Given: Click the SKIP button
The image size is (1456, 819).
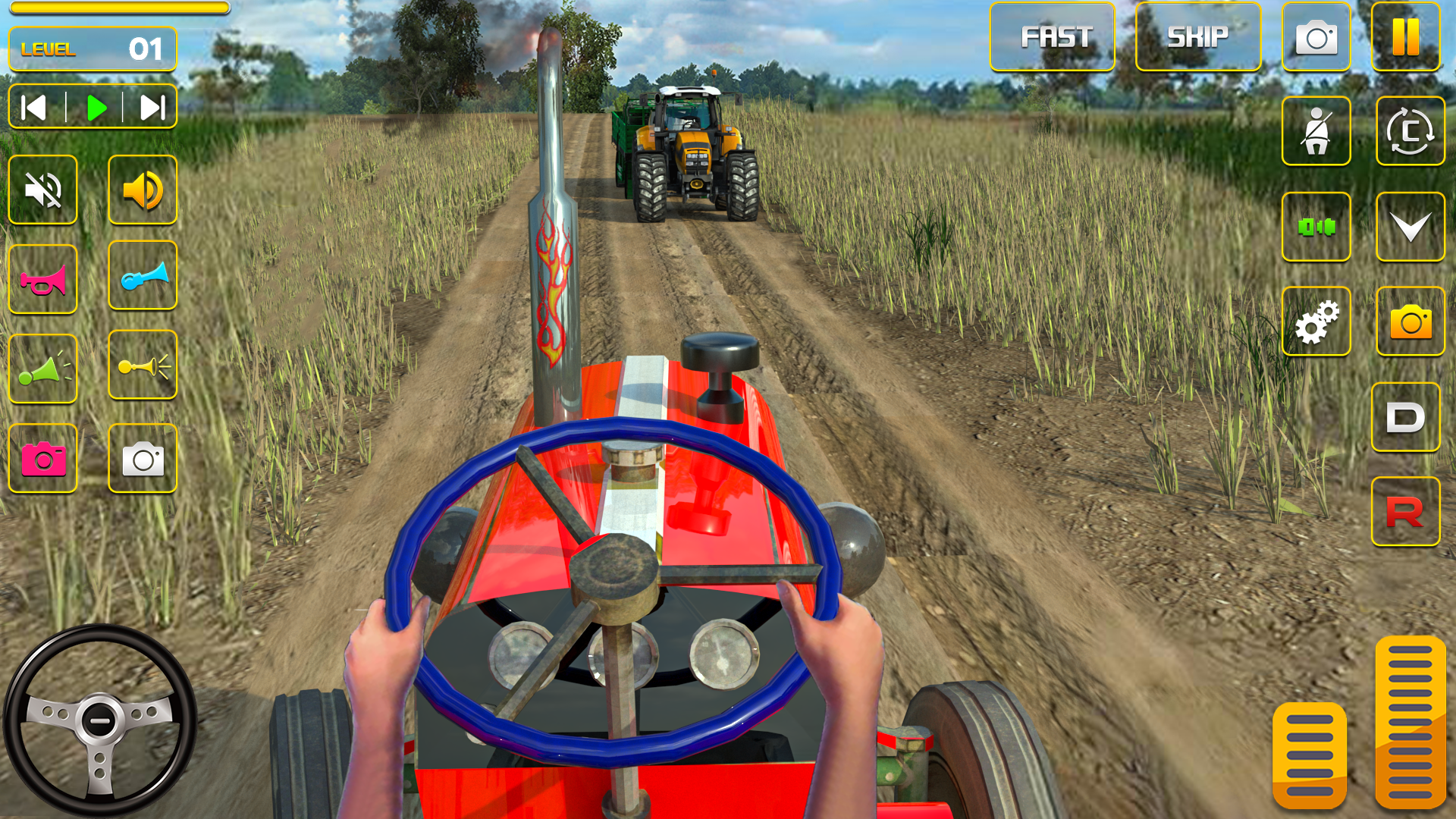Looking at the screenshot, I should tap(1200, 34).
